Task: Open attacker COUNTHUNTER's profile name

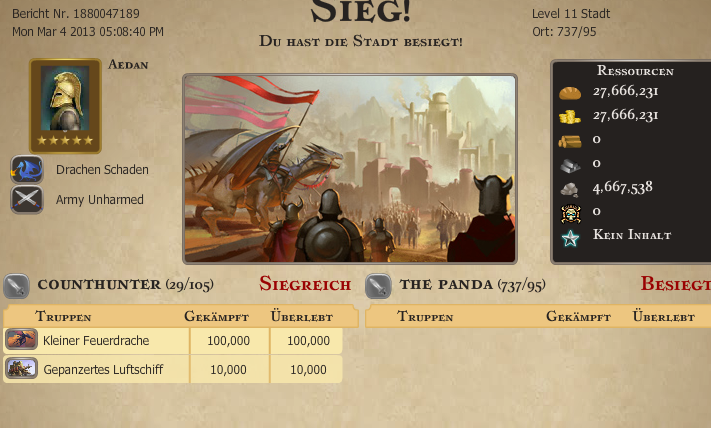Action: tap(98, 285)
